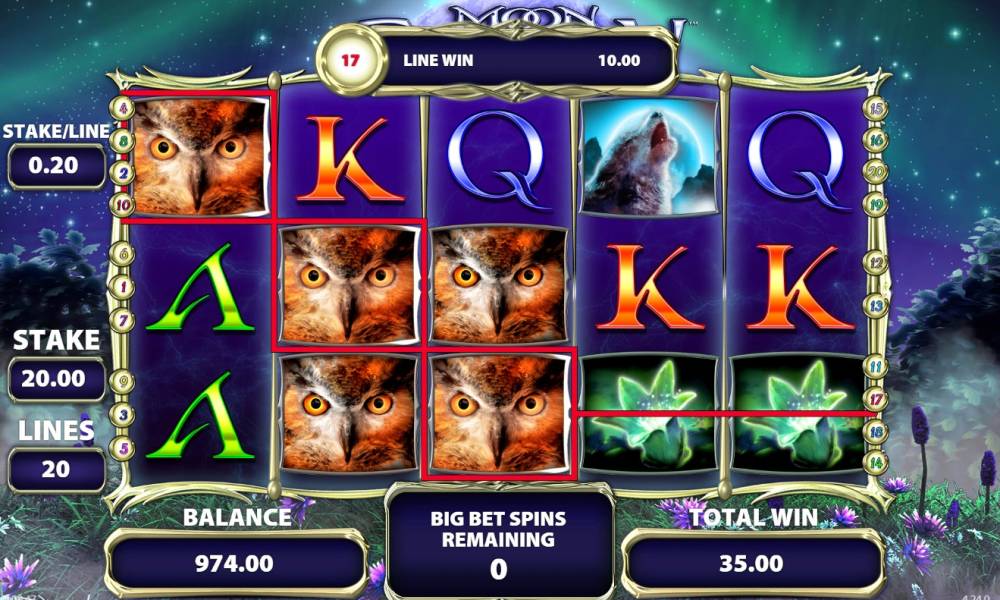Show payline number 15

(x=877, y=109)
